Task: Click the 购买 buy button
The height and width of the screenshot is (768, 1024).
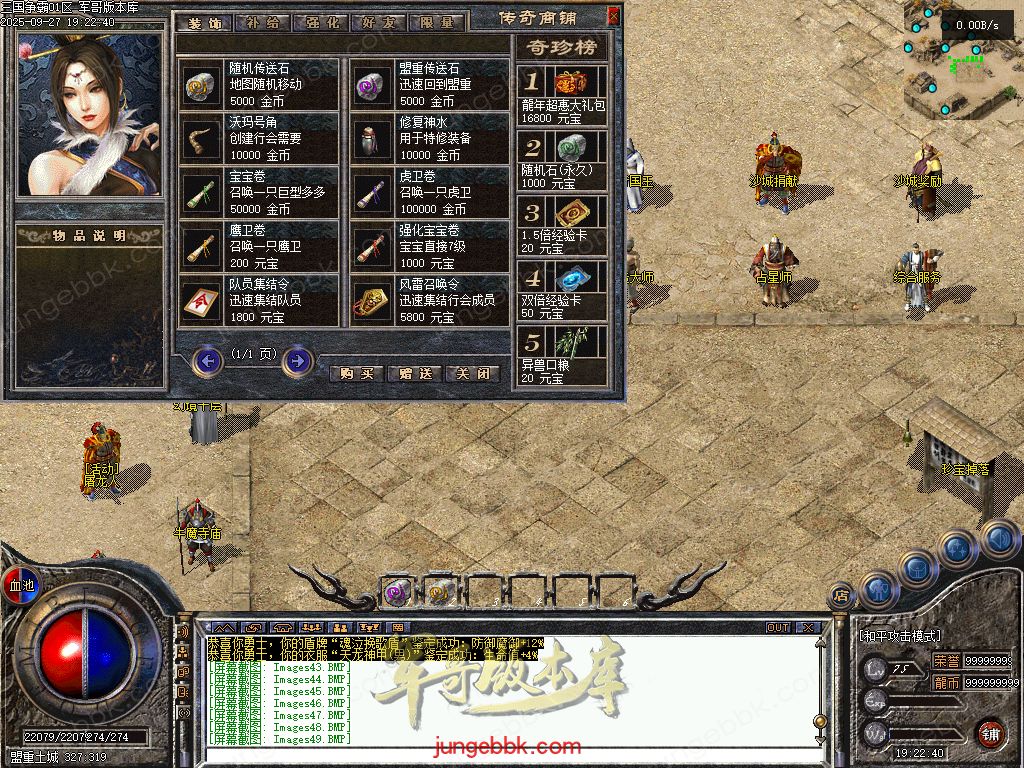Action: click(356, 373)
